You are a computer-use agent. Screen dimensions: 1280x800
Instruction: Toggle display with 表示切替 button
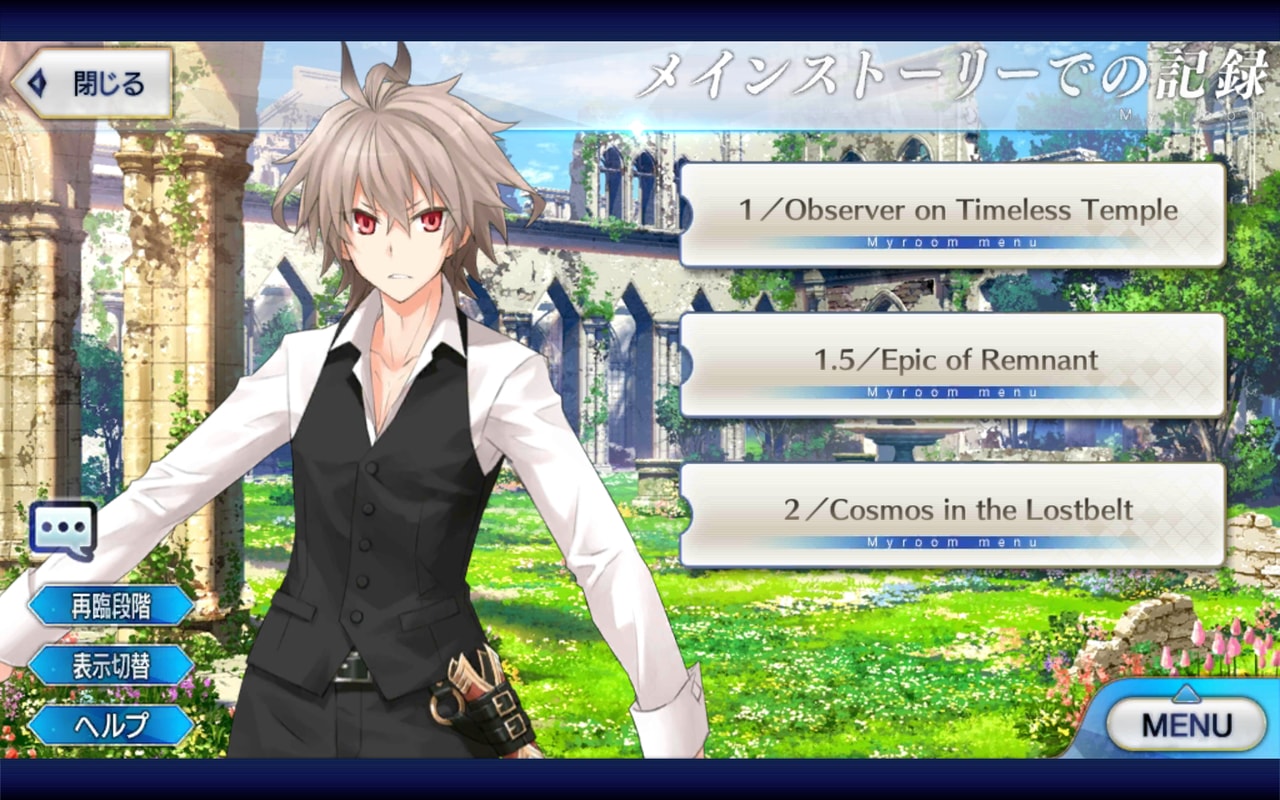tap(111, 665)
